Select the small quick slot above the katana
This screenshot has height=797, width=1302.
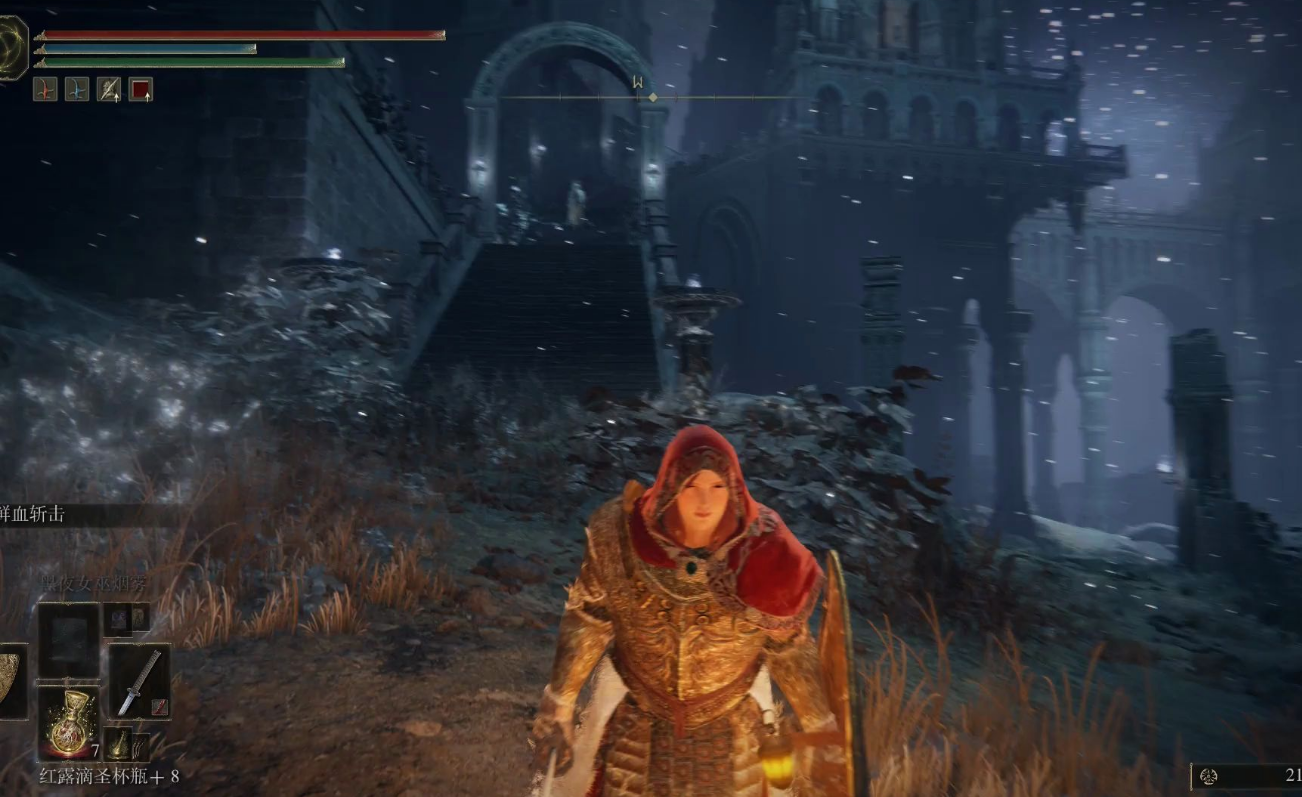(x=120, y=619)
